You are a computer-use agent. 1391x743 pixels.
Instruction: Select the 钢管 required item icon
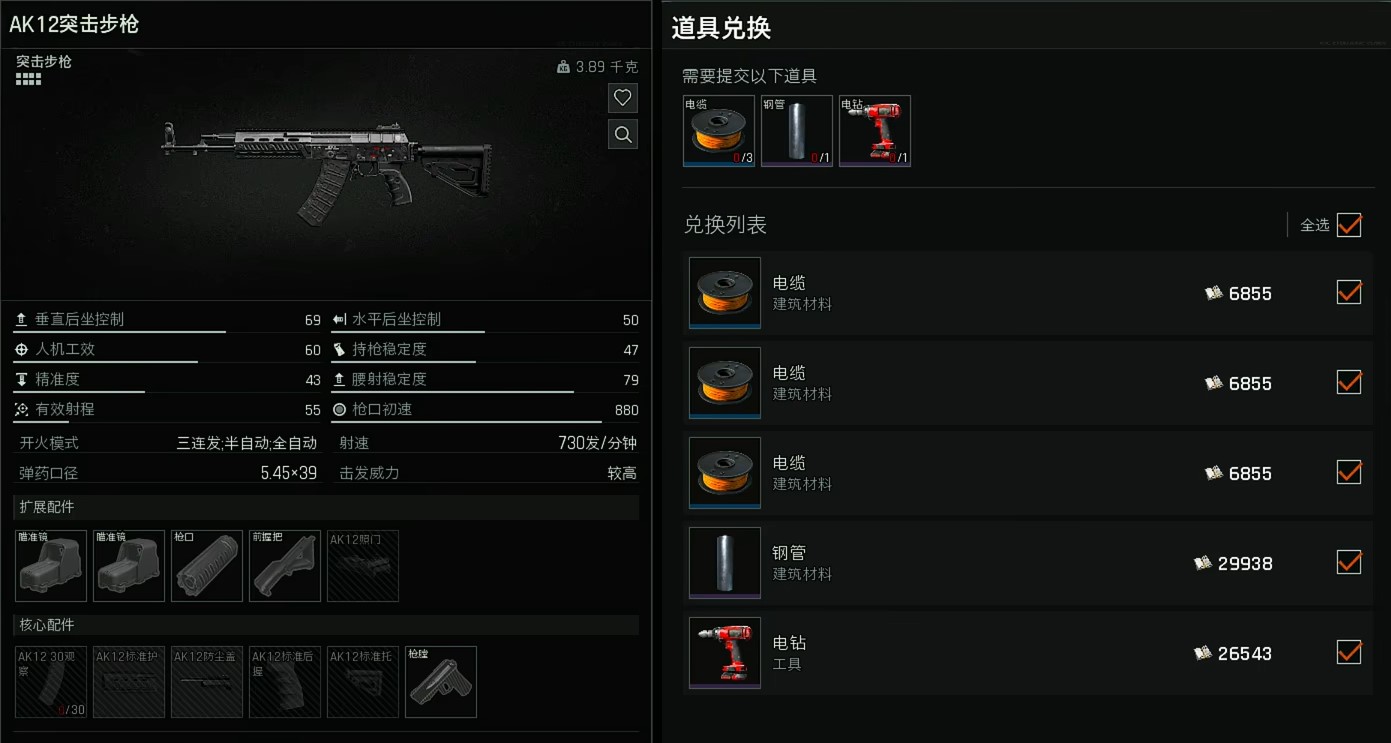click(796, 130)
